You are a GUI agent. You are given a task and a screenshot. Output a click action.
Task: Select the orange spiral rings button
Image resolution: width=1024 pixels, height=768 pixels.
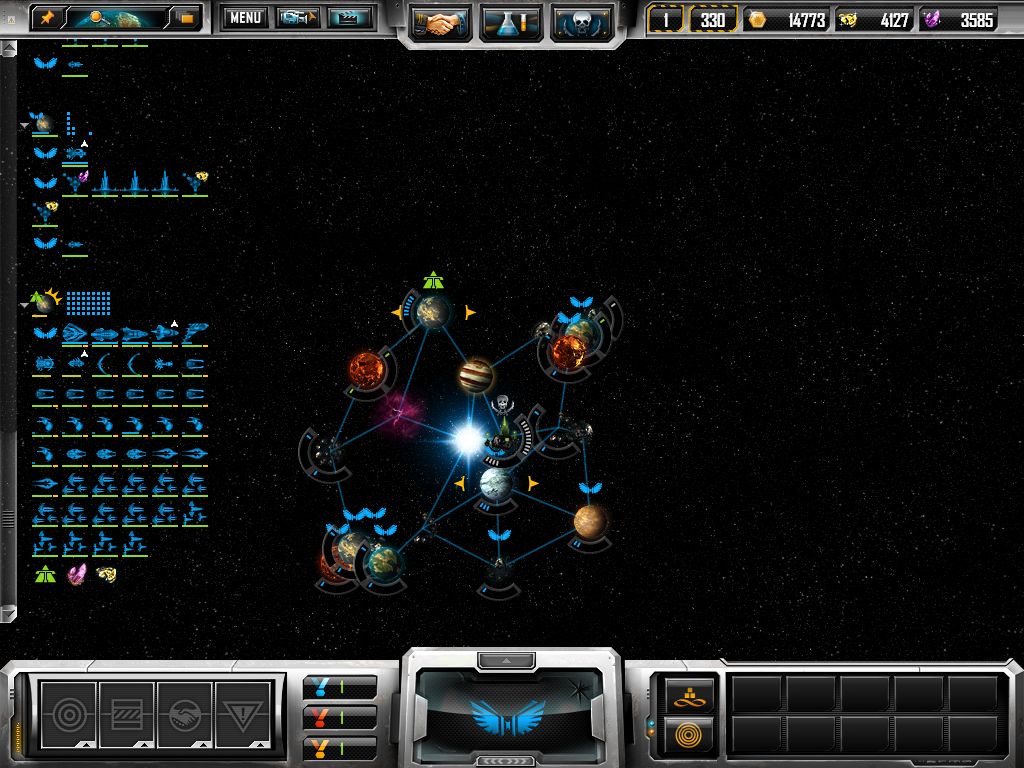[684, 735]
